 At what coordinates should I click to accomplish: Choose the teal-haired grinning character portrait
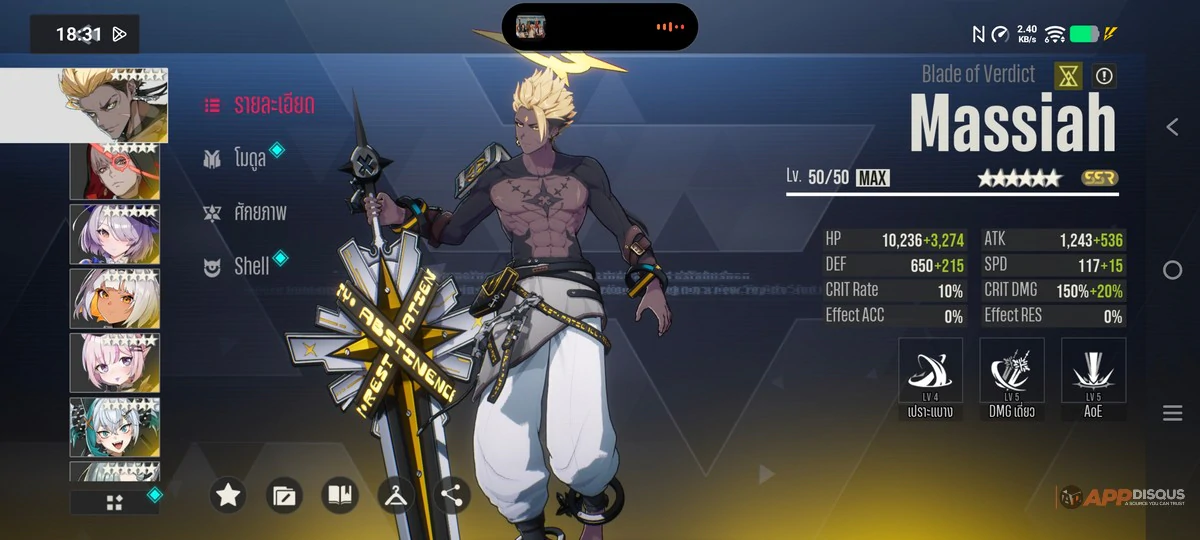(113, 427)
